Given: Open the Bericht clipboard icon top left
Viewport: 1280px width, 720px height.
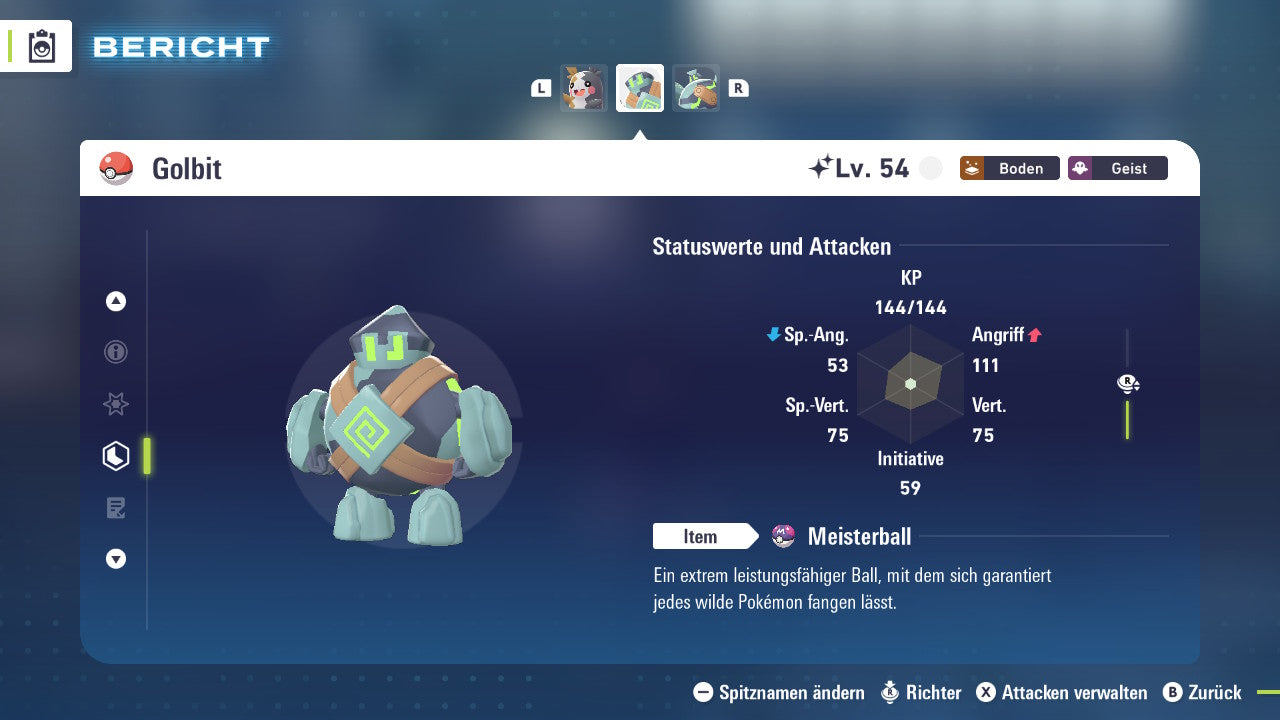Looking at the screenshot, I should [x=43, y=46].
